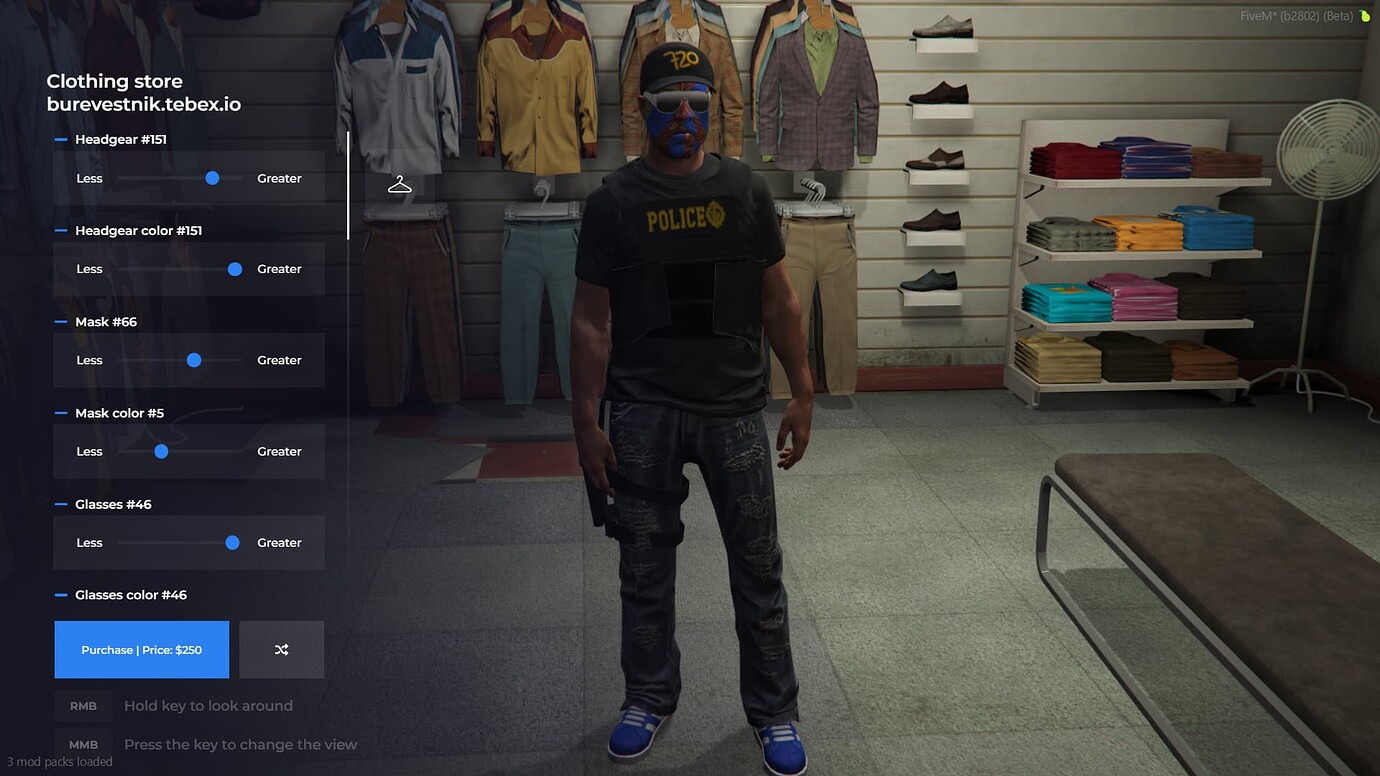
Task: Click the MMB key hint badge
Action: tap(83, 744)
